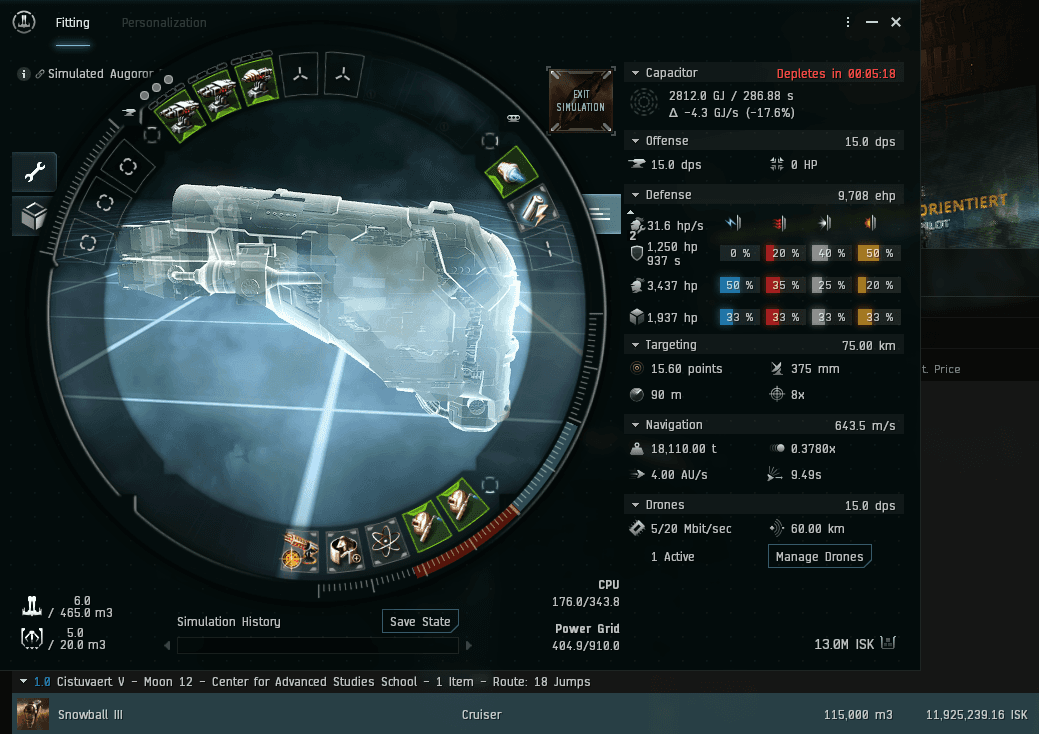Collapse the Offense stats section
This screenshot has width=1039, height=734.
point(634,141)
